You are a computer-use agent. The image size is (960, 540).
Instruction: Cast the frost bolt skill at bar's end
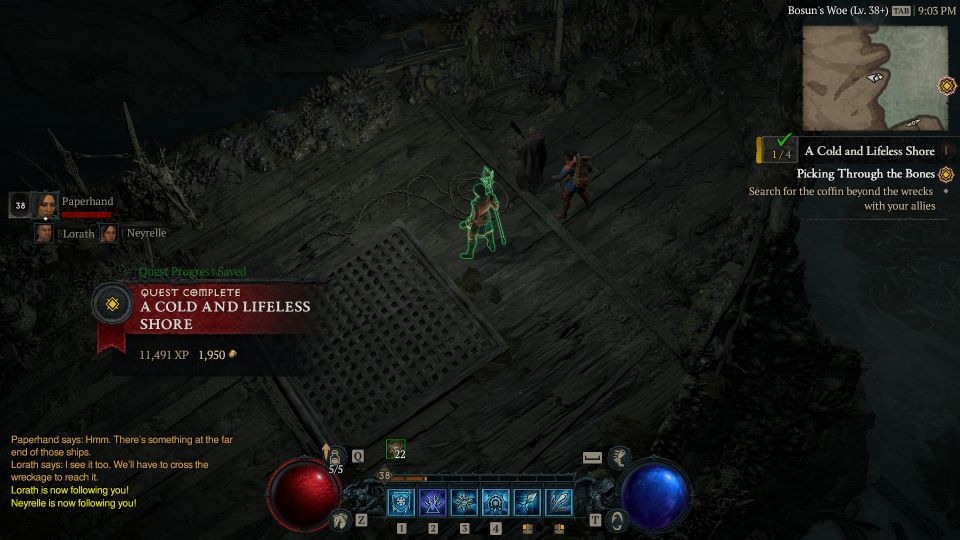tap(559, 502)
